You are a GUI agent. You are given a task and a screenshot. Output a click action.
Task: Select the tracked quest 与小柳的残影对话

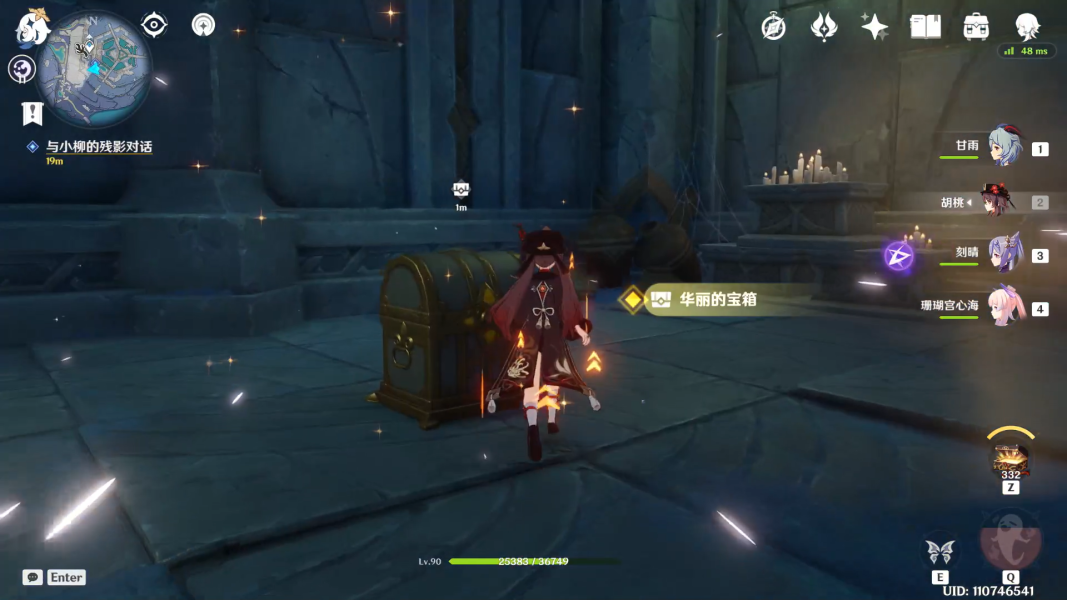pos(98,147)
